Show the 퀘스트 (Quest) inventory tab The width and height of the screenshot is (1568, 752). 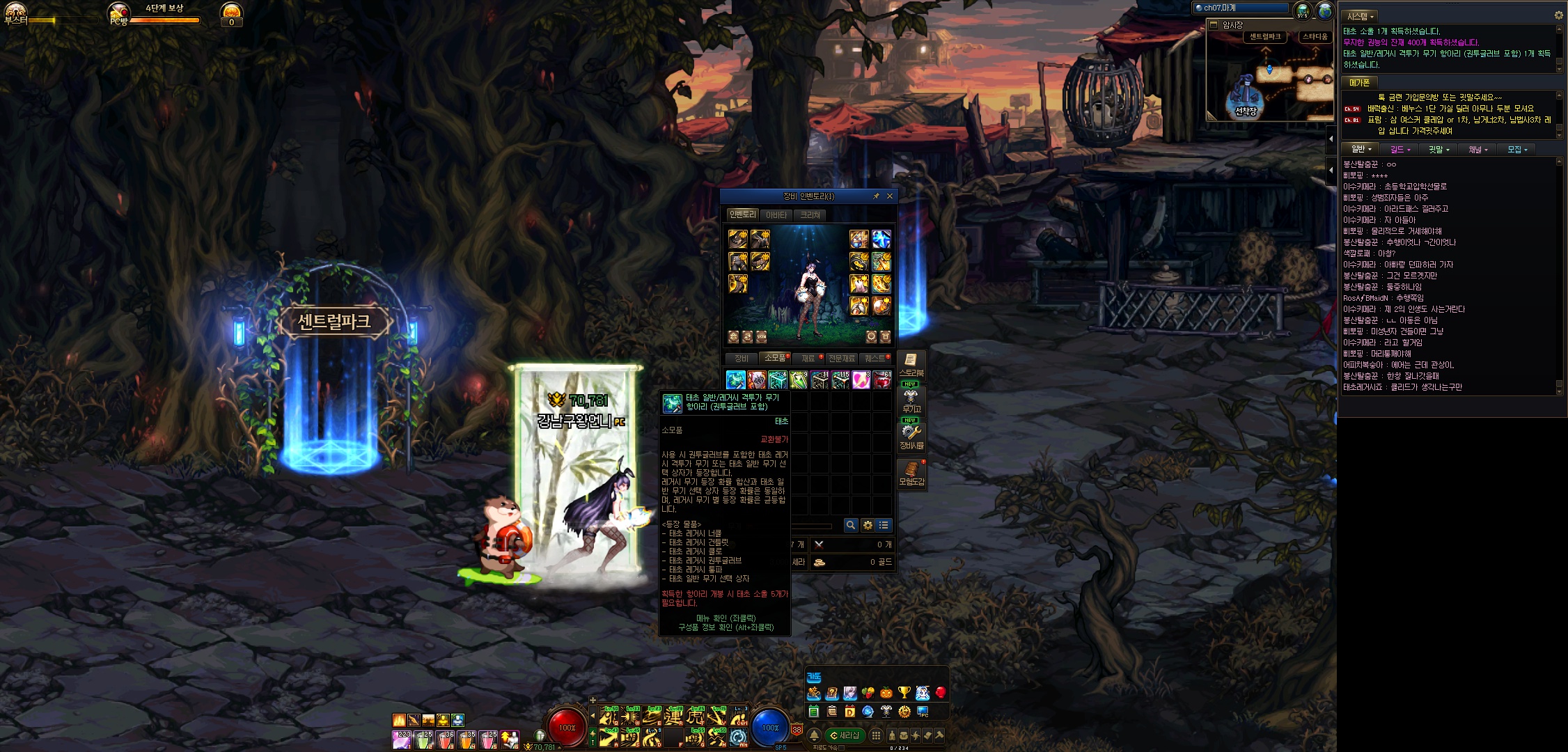tap(875, 359)
